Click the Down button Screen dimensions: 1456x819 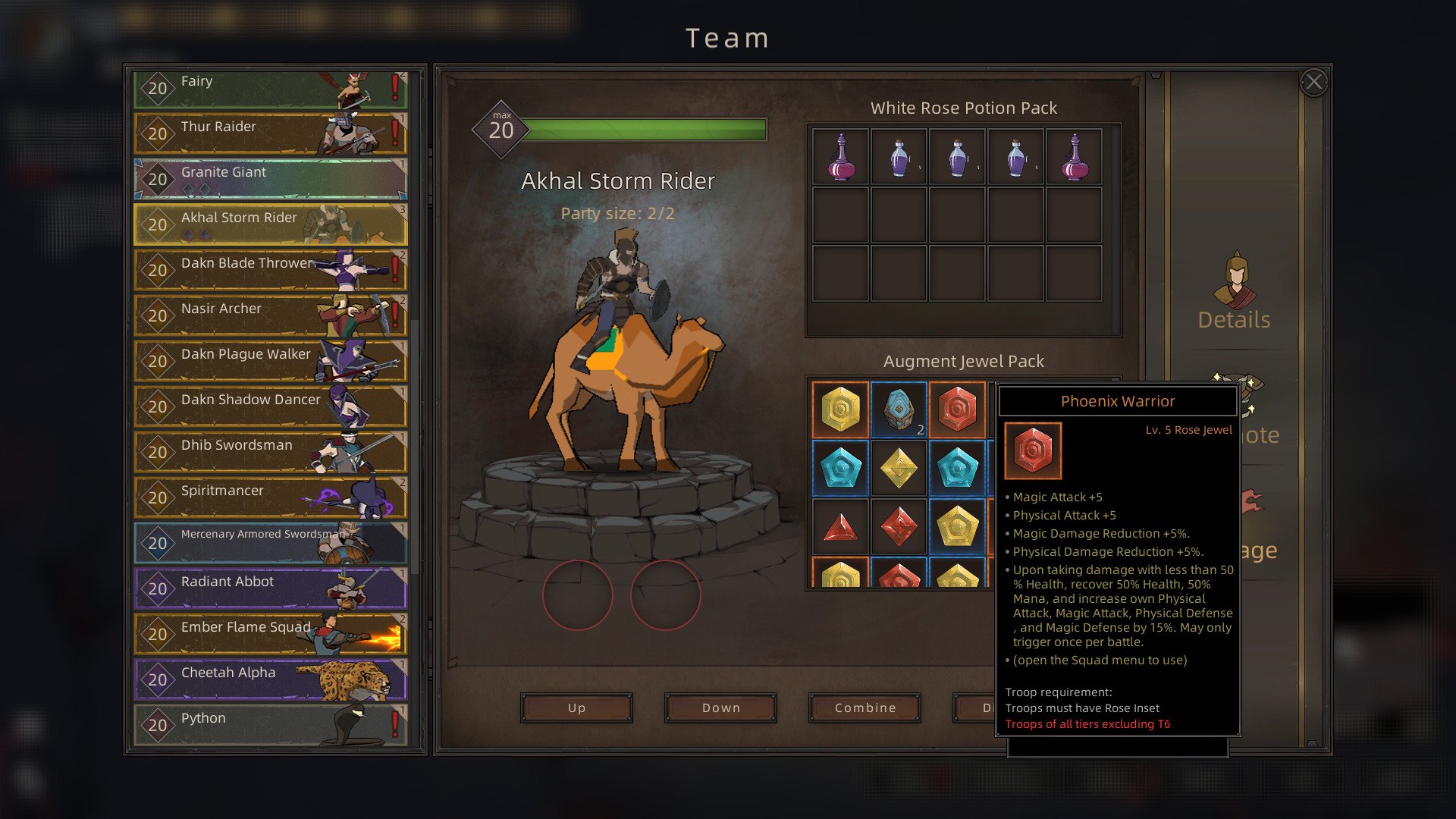pyautogui.click(x=720, y=708)
